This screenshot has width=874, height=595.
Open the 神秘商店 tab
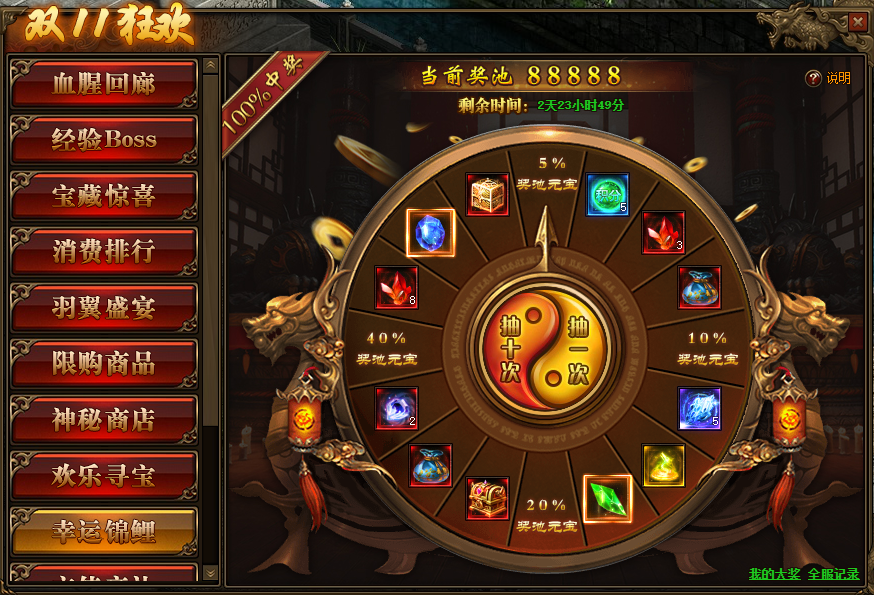point(104,420)
